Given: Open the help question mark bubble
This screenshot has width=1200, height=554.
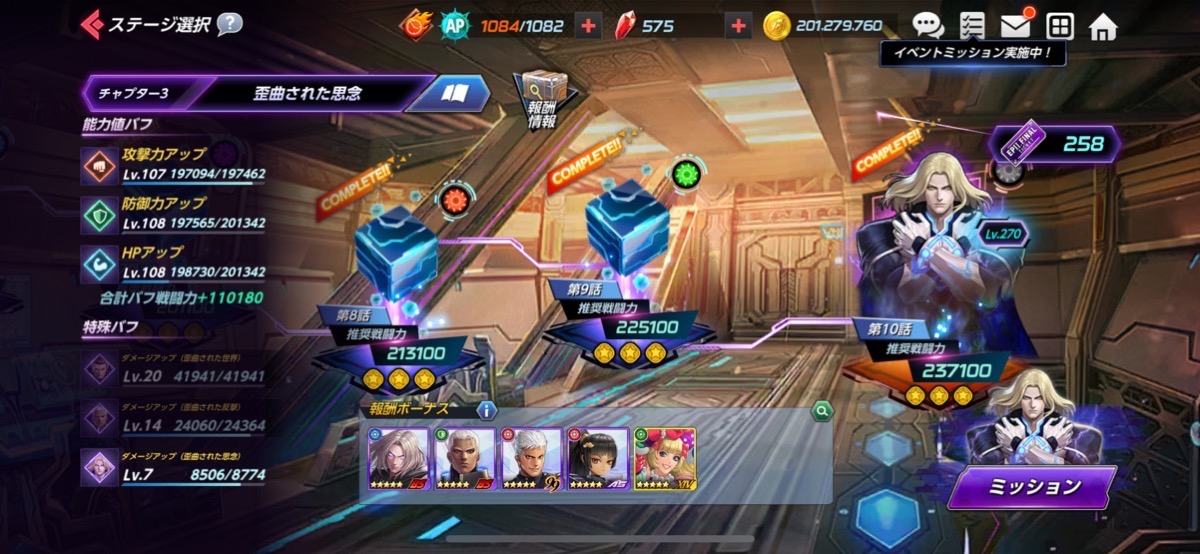Looking at the screenshot, I should (x=229, y=23).
